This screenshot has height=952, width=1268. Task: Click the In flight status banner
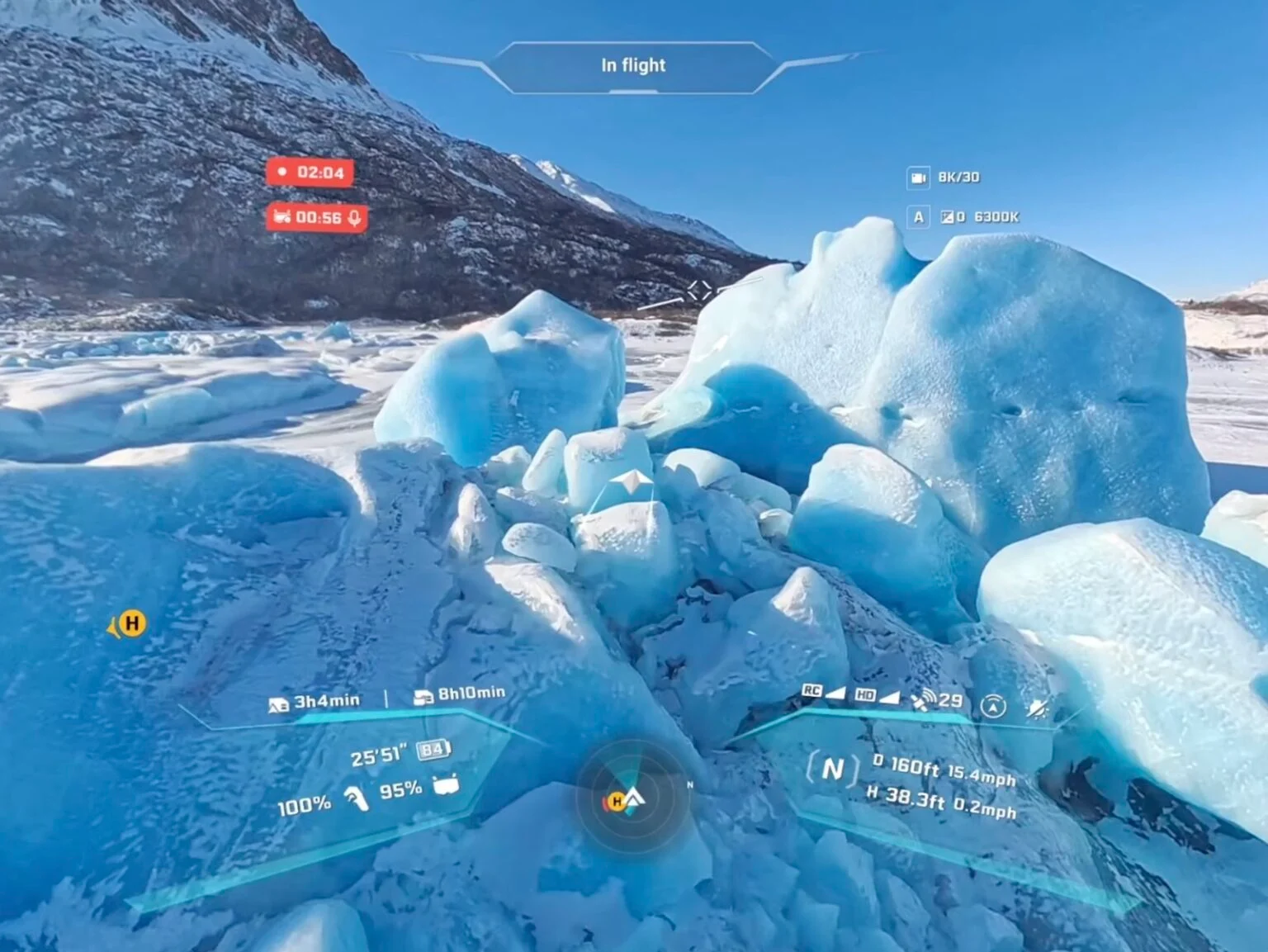coord(633,66)
